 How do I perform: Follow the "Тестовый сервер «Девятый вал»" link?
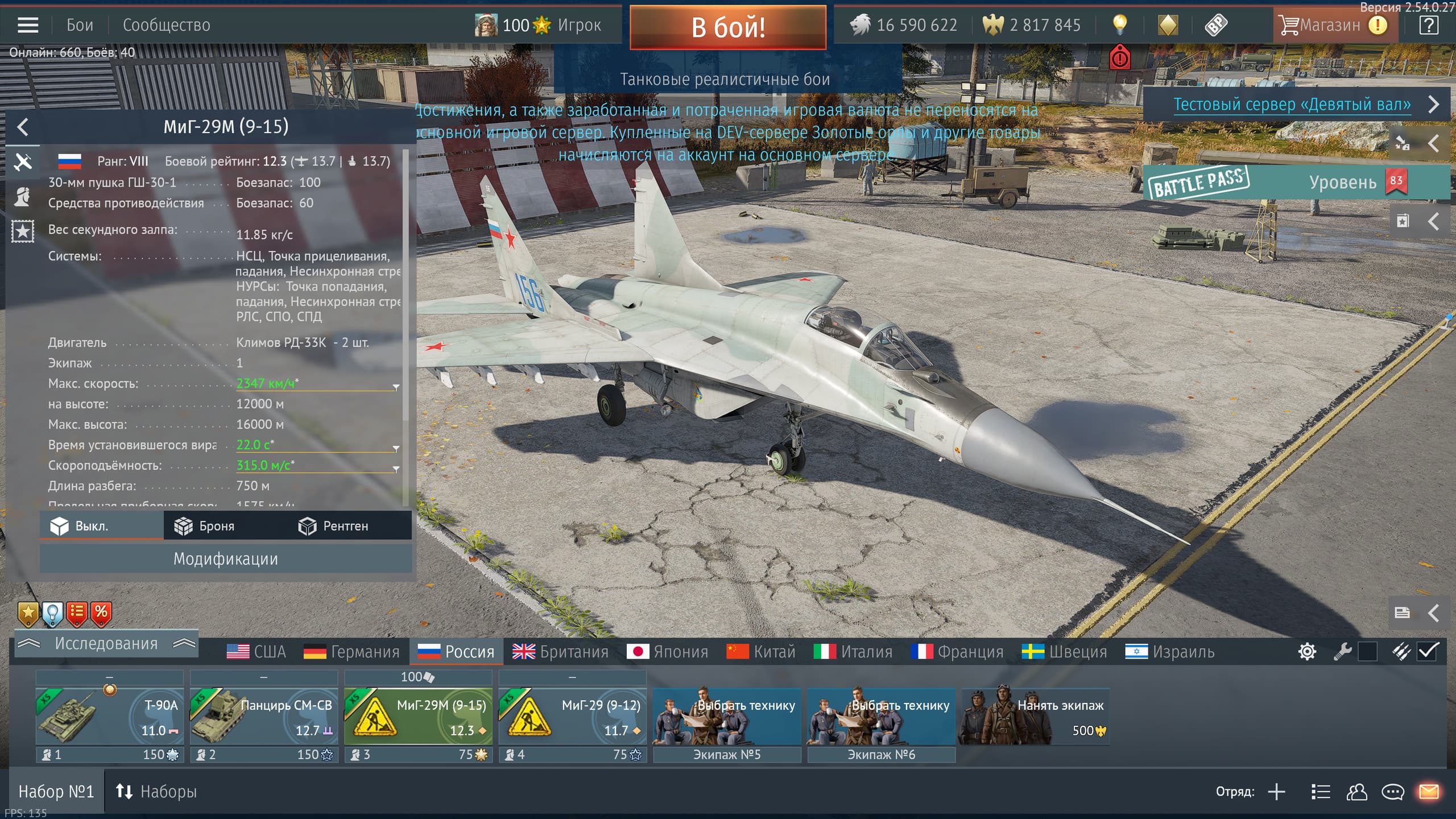pyautogui.click(x=1292, y=104)
